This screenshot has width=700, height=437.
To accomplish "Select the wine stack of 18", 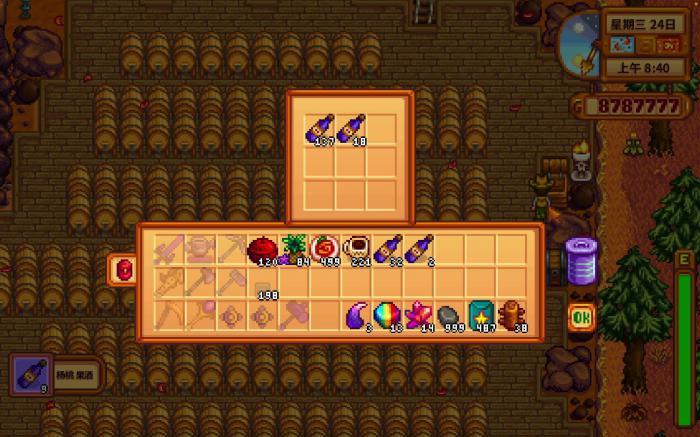I will [x=351, y=129].
